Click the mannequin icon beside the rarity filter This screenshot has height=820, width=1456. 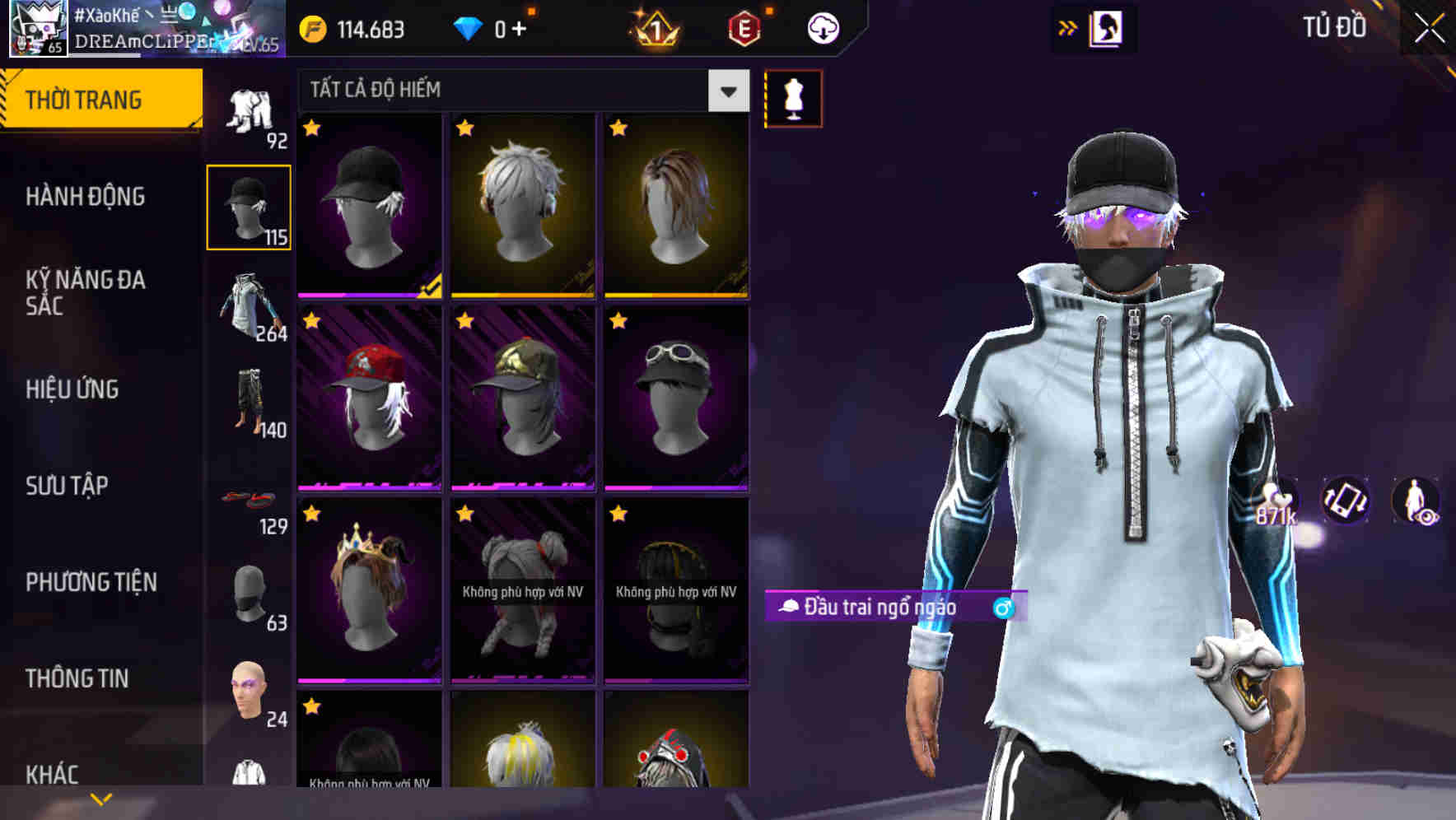point(792,97)
